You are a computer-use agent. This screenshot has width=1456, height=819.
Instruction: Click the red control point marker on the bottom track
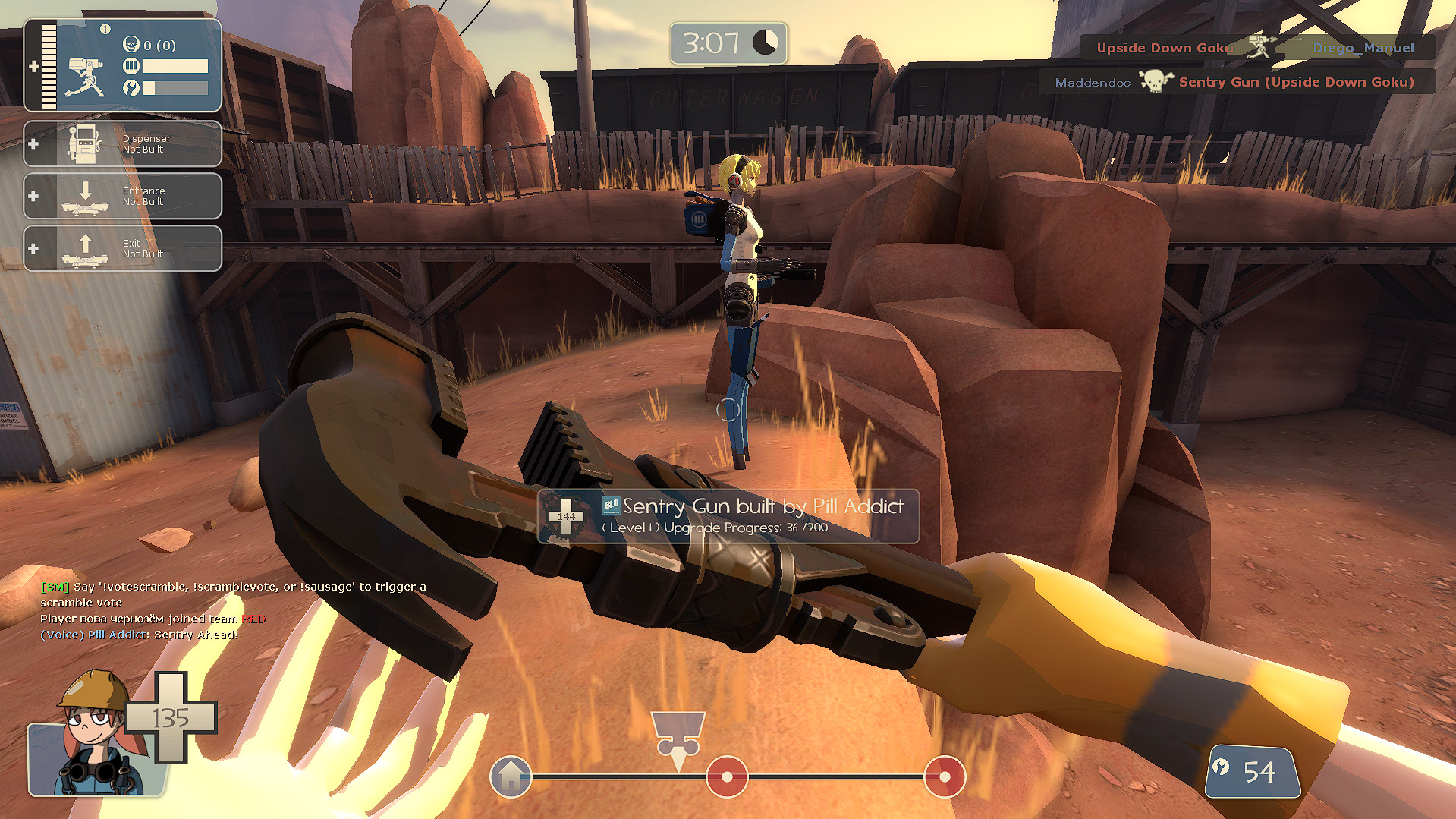[x=727, y=777]
